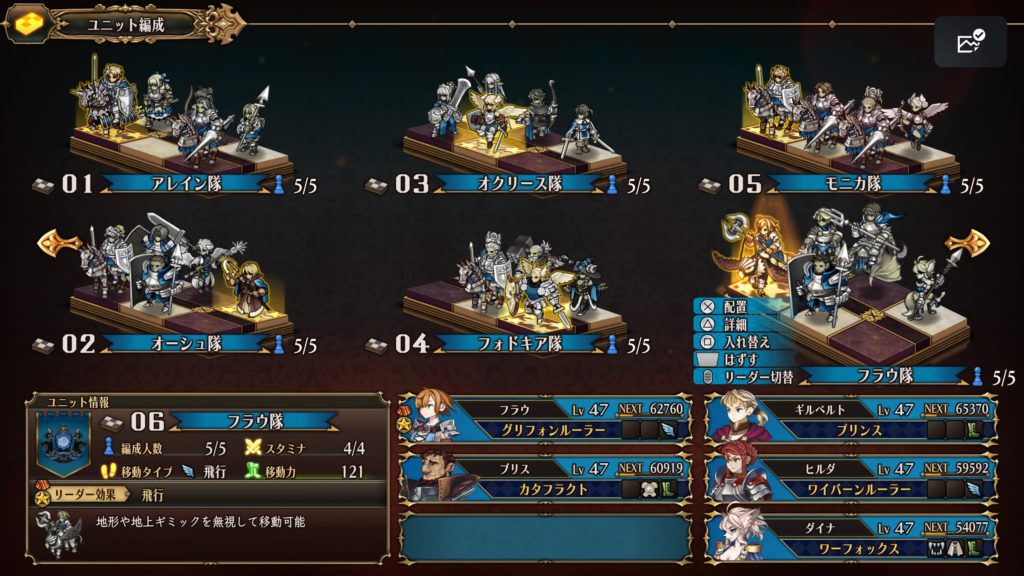The image size is (1024, 576).
Task: Choose unit 04 フォドキア隊
Action: pyautogui.click(x=510, y=290)
